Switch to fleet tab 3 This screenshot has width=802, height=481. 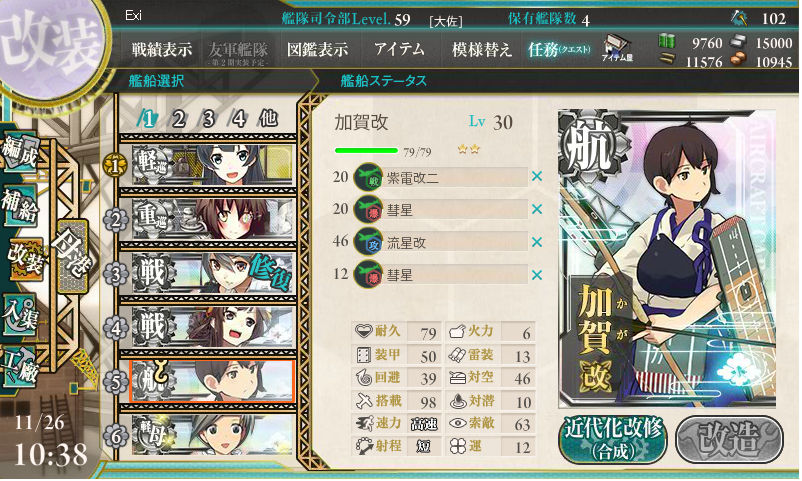coord(209,118)
